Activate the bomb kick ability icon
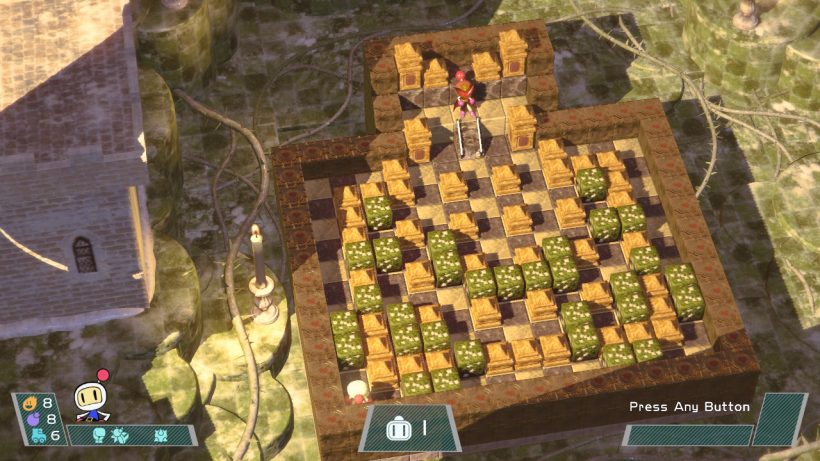This screenshot has height=461, width=820. tap(120, 436)
